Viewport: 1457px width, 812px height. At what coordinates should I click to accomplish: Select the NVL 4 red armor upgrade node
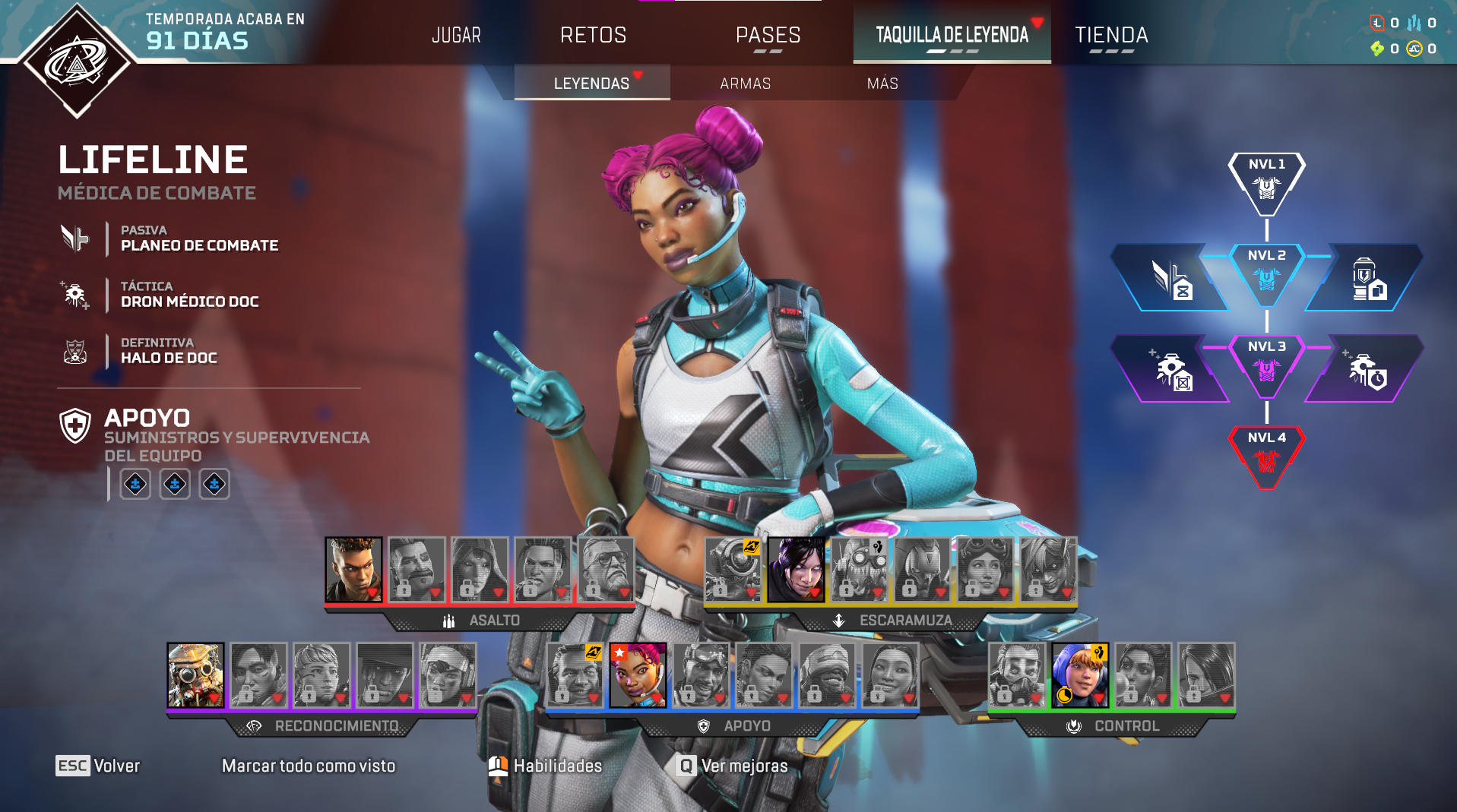click(x=1266, y=456)
